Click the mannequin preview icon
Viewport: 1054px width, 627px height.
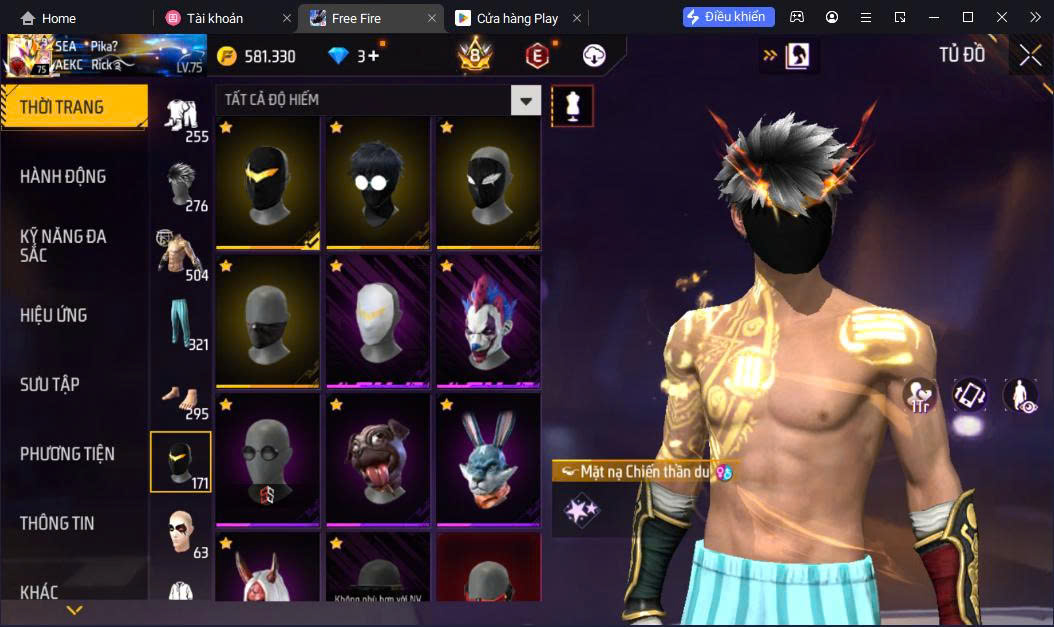pos(573,105)
